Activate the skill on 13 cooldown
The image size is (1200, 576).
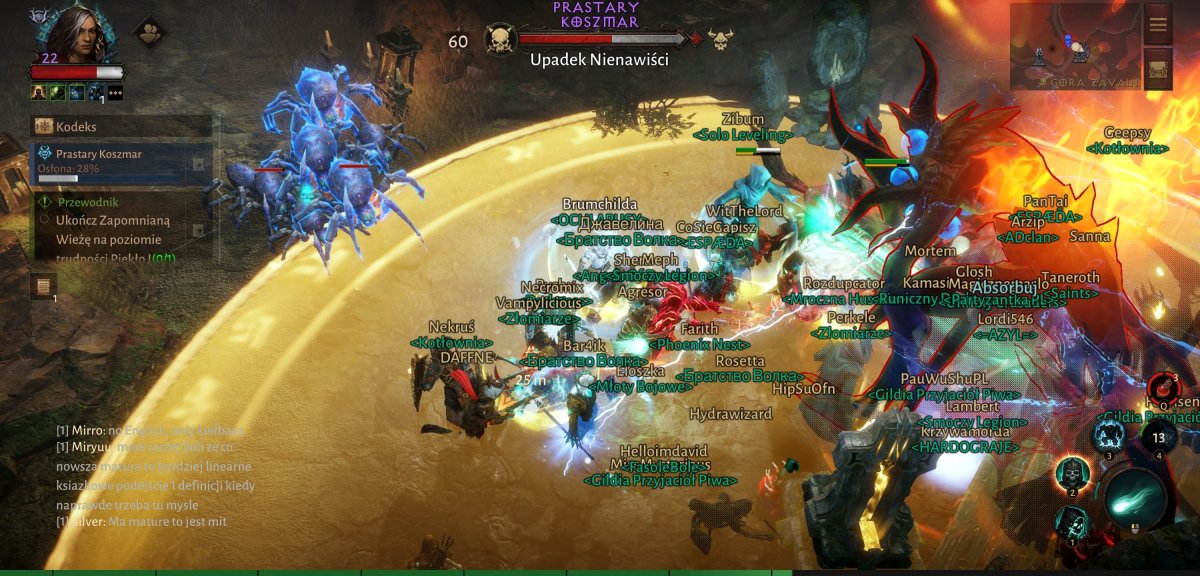coord(1158,436)
